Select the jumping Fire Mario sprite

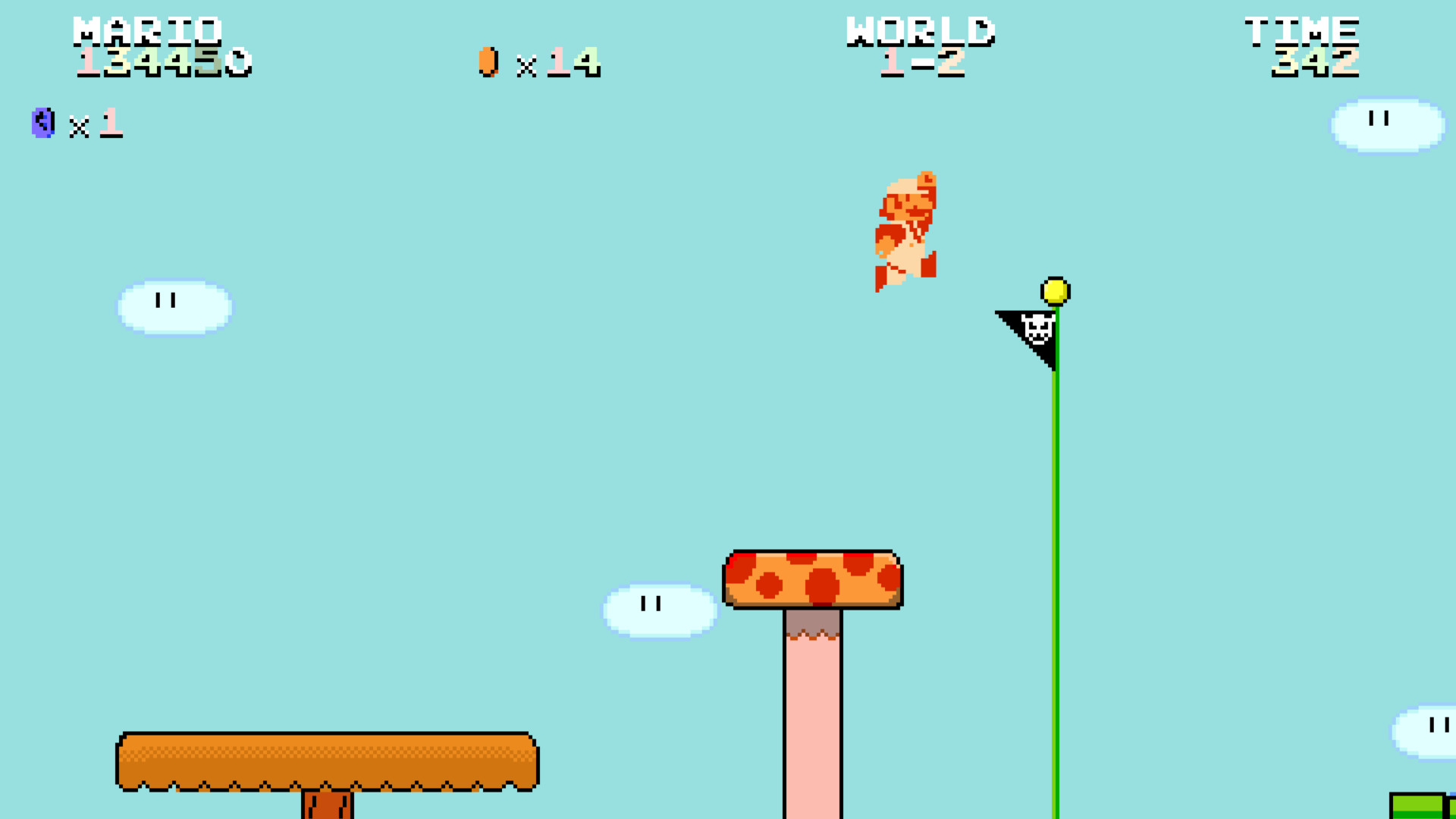tap(908, 227)
